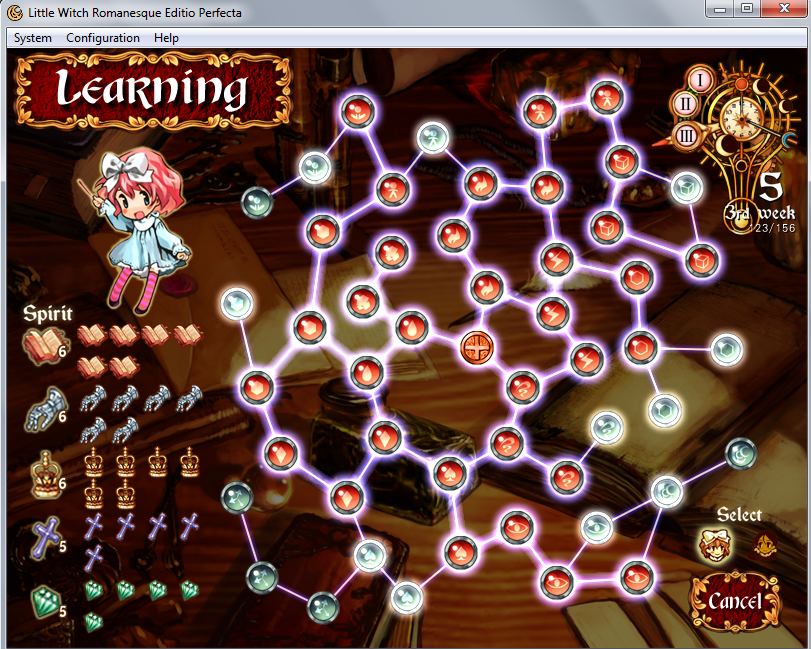
Task: Close the game window
Action: 780,9
